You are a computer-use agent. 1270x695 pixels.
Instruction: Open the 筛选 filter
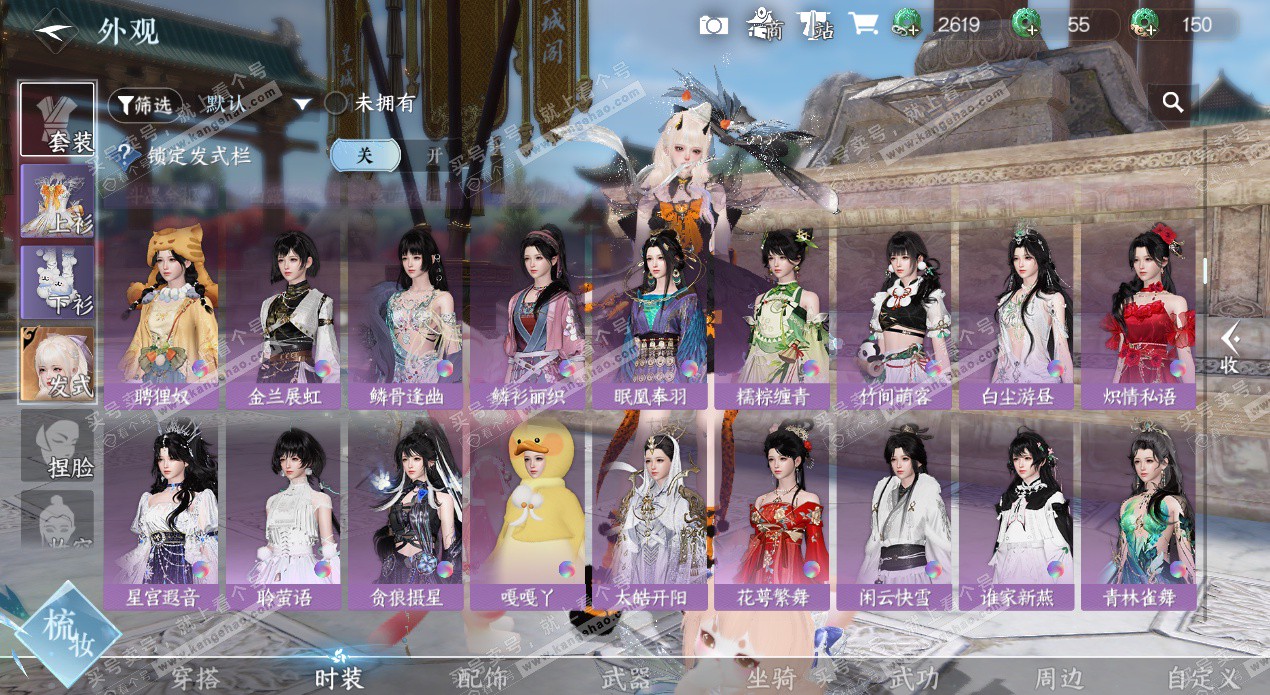146,103
